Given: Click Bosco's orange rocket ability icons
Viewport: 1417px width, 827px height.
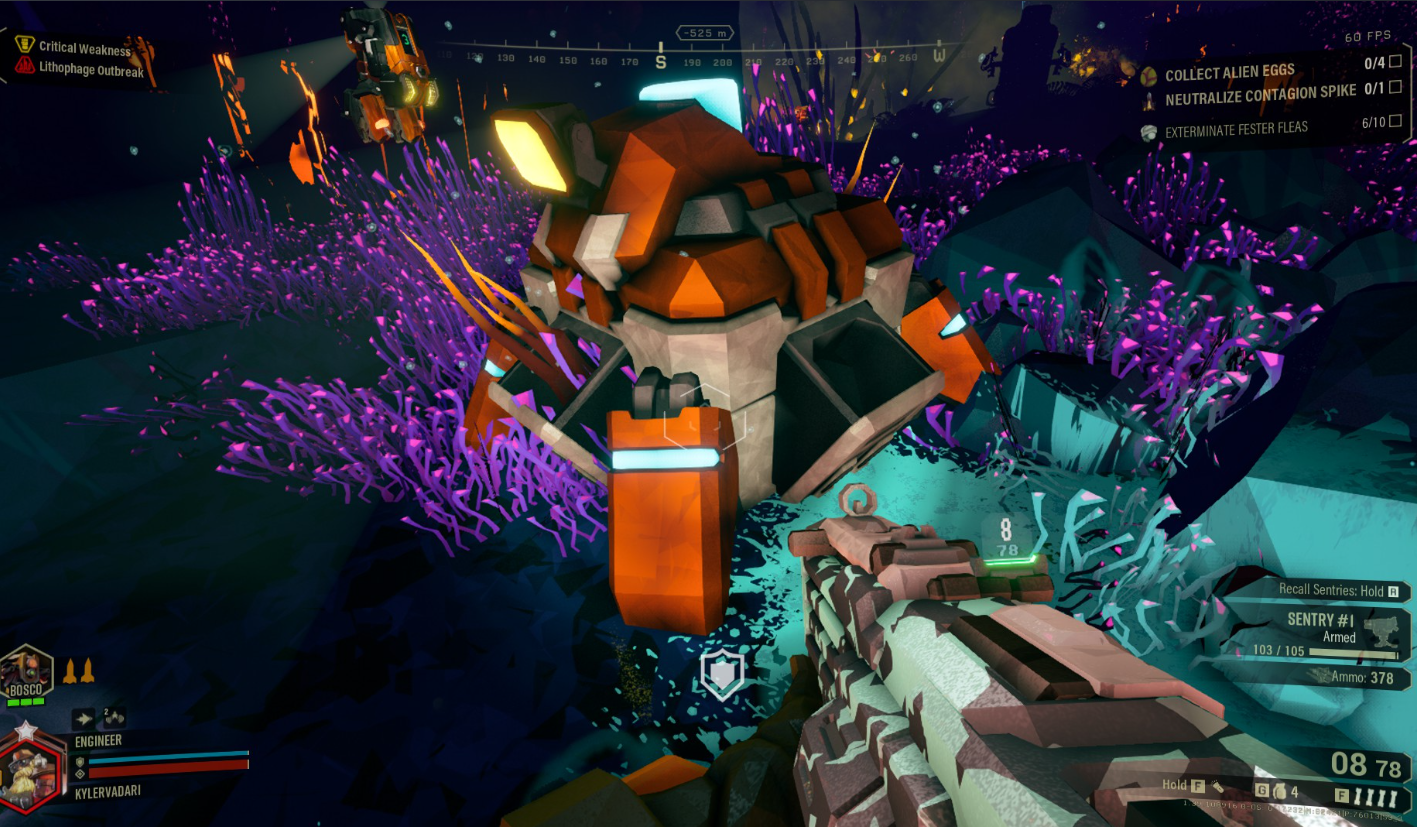Looking at the screenshot, I should pos(78,670).
